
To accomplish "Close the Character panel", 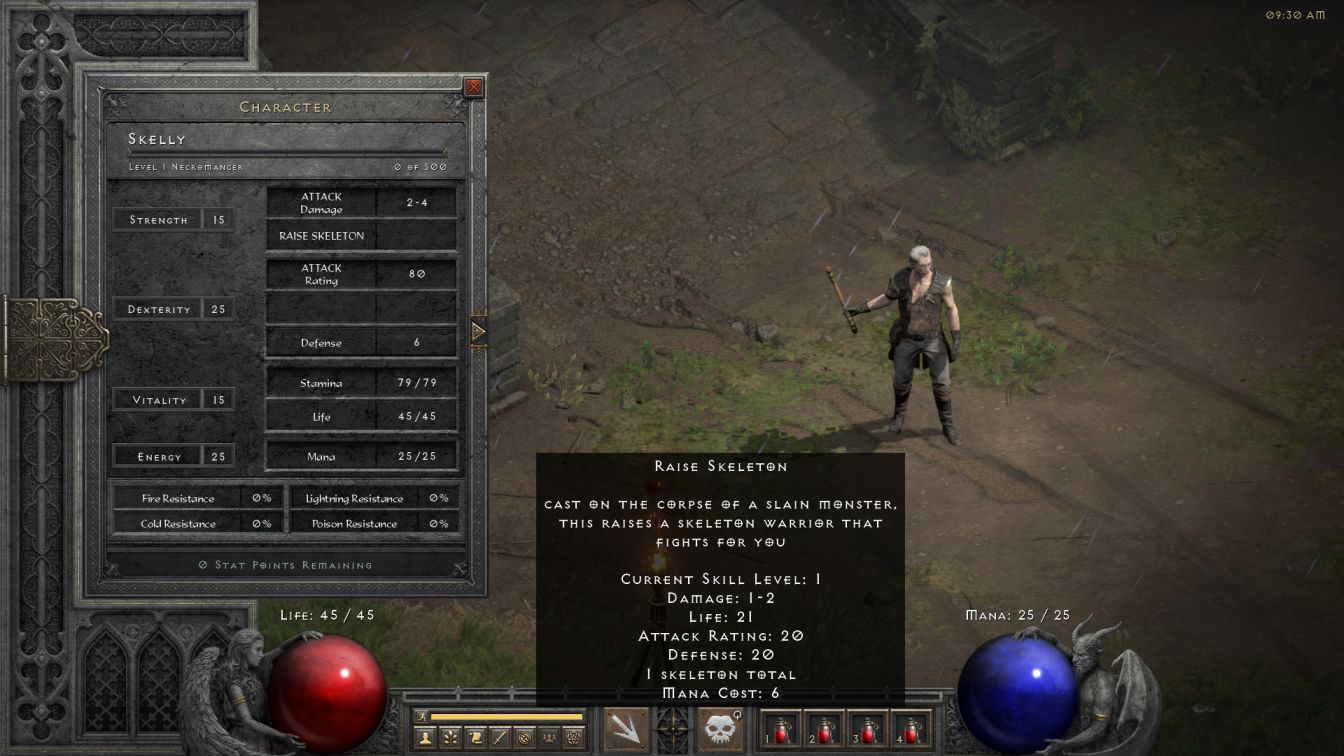I will (474, 87).
